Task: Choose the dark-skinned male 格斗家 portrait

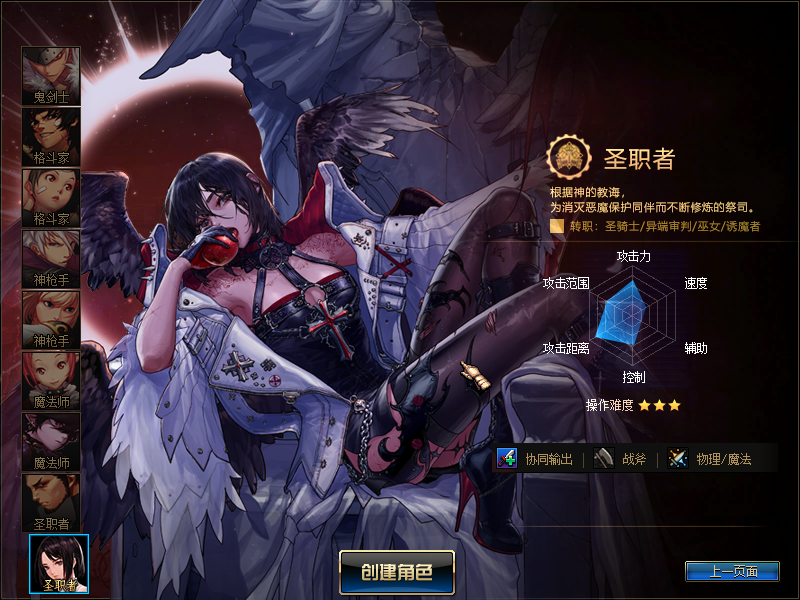Action: click(x=51, y=136)
